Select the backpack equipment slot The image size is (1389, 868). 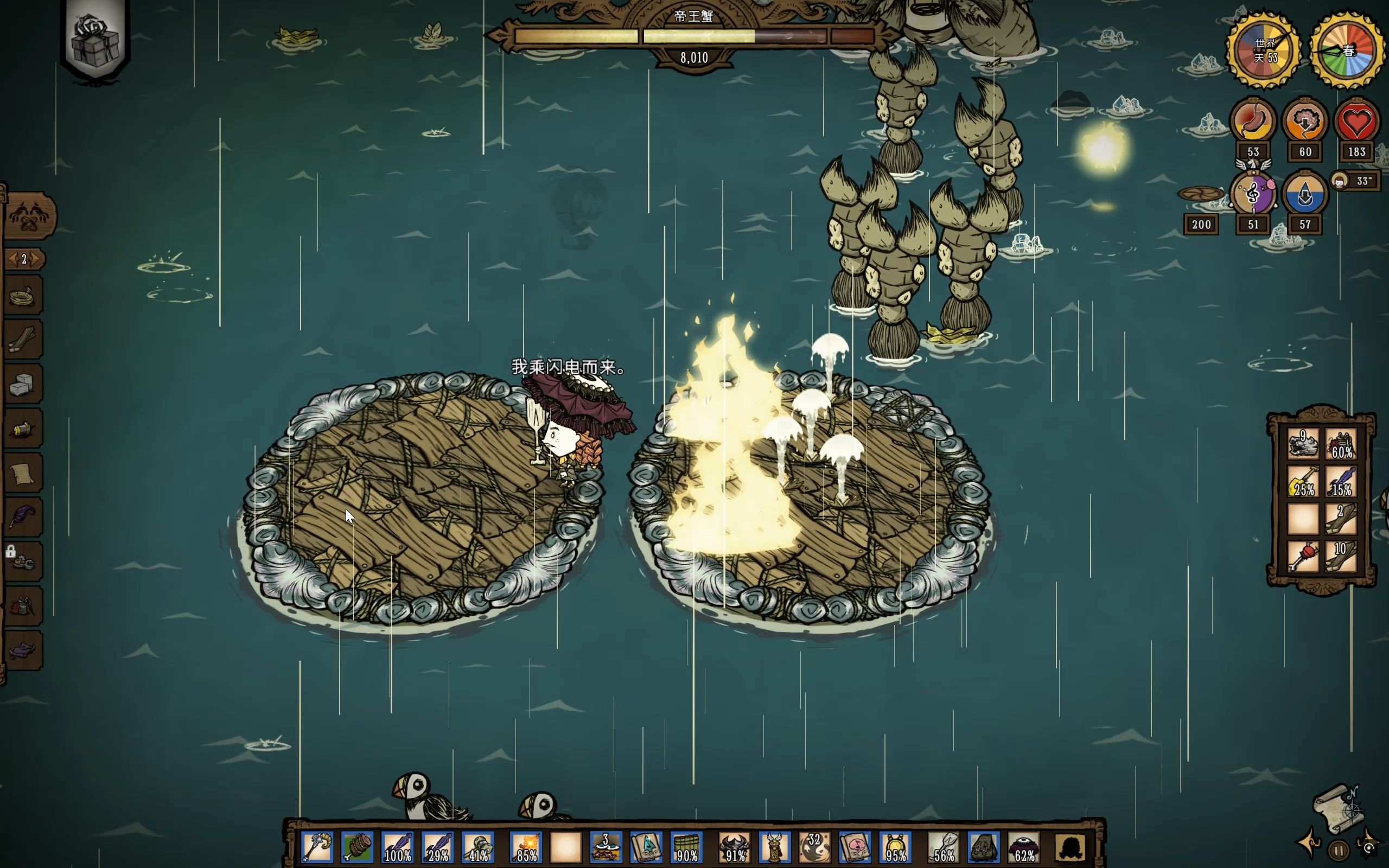[x=984, y=847]
